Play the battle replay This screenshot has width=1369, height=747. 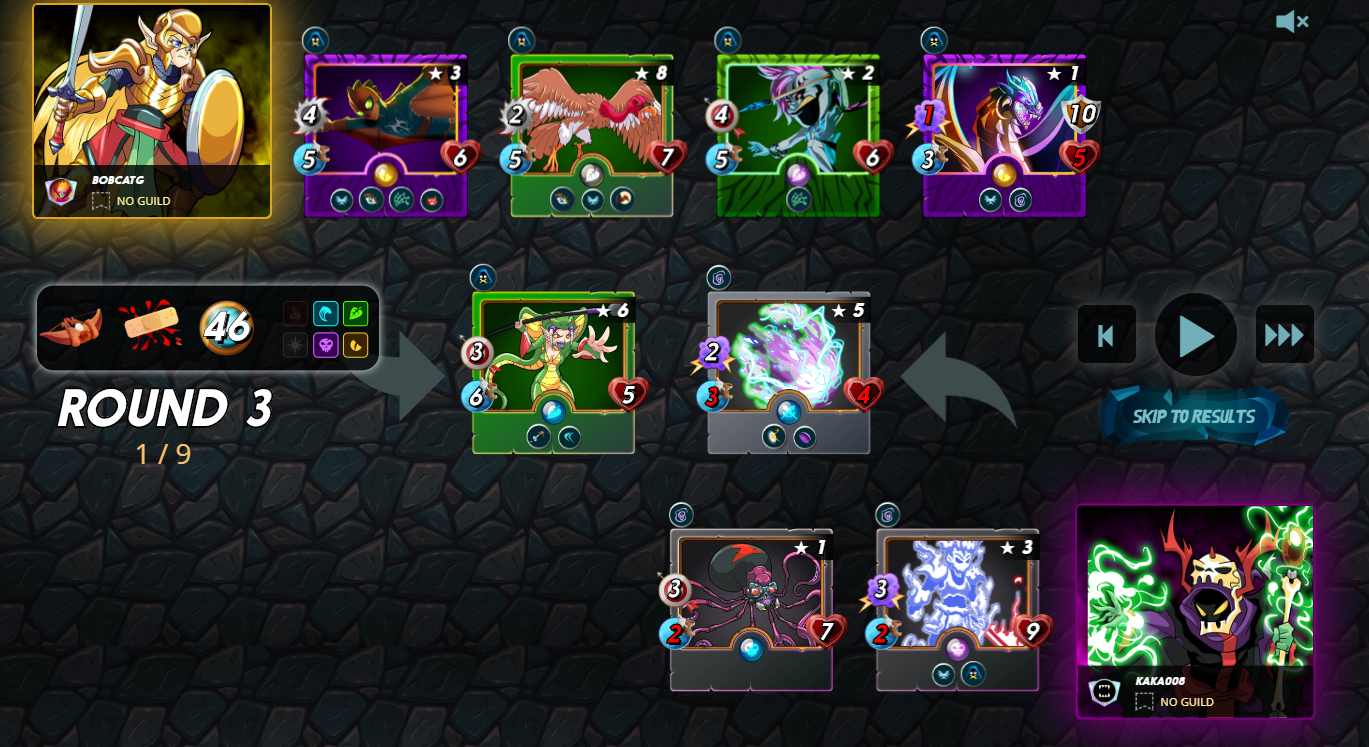coord(1195,335)
